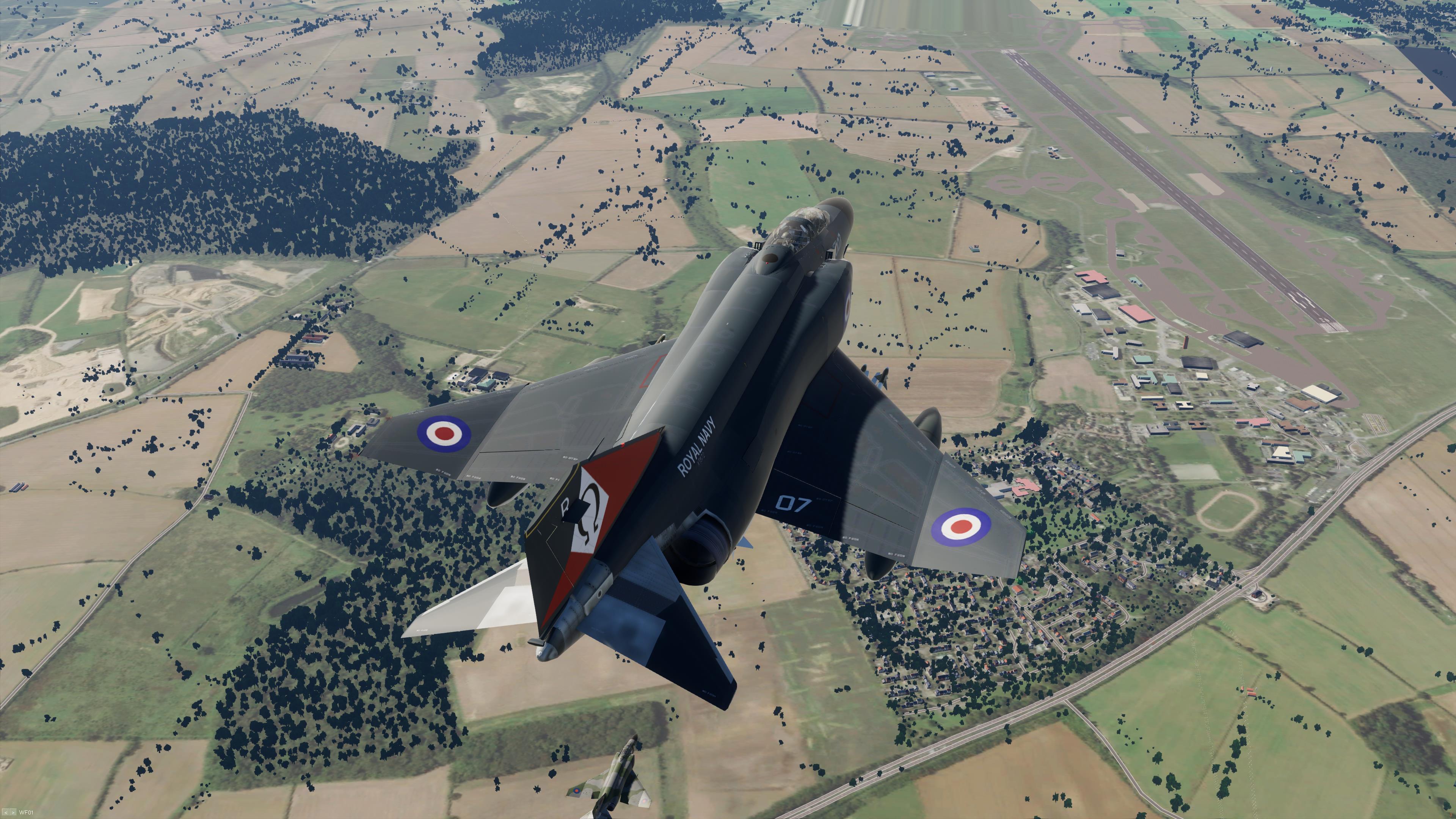Image resolution: width=1456 pixels, height=819 pixels.
Task: Click the previous arrow beside WF01
Action: coord(6,813)
